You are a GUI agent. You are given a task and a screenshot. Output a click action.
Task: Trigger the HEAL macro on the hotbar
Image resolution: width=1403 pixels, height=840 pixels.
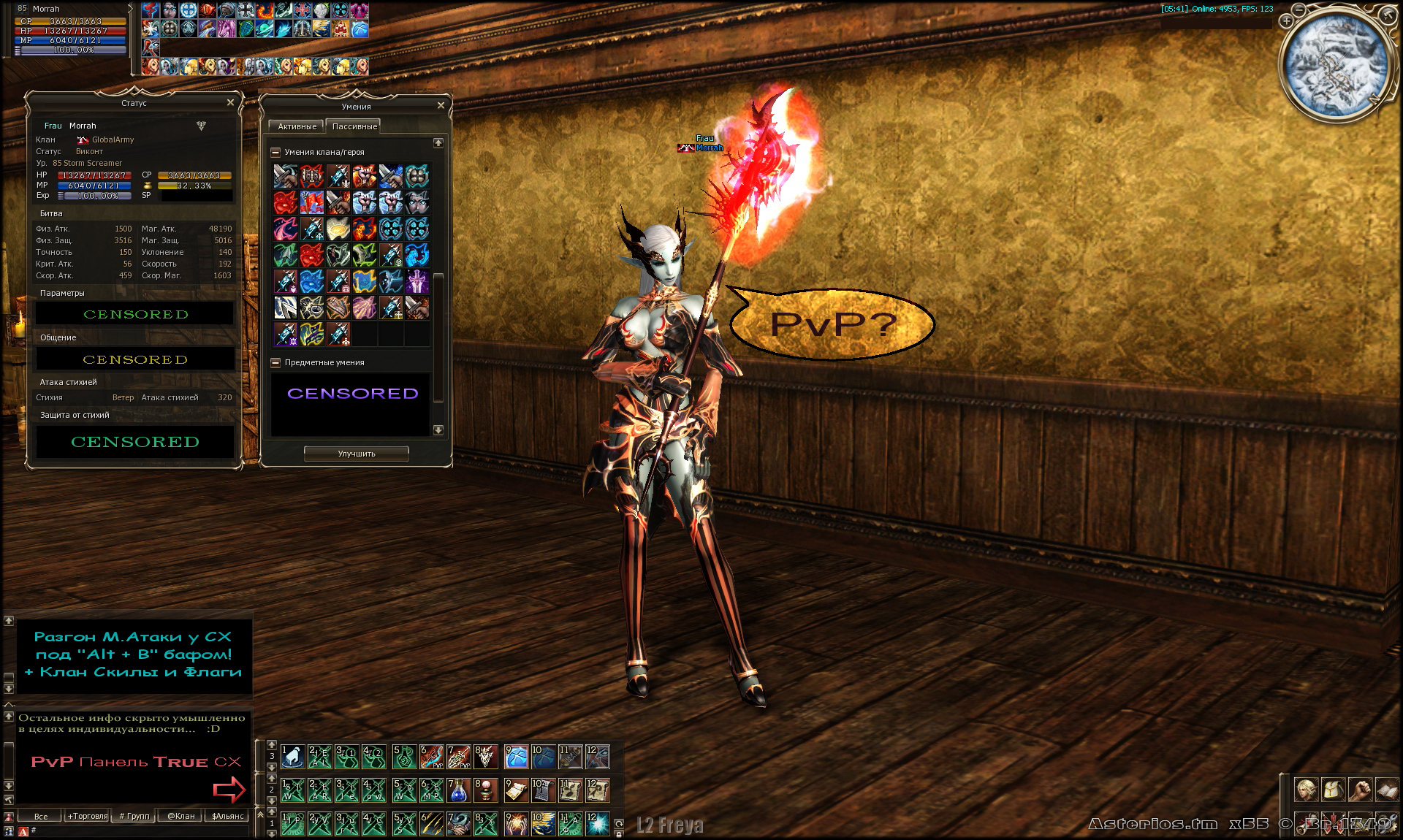point(319,757)
